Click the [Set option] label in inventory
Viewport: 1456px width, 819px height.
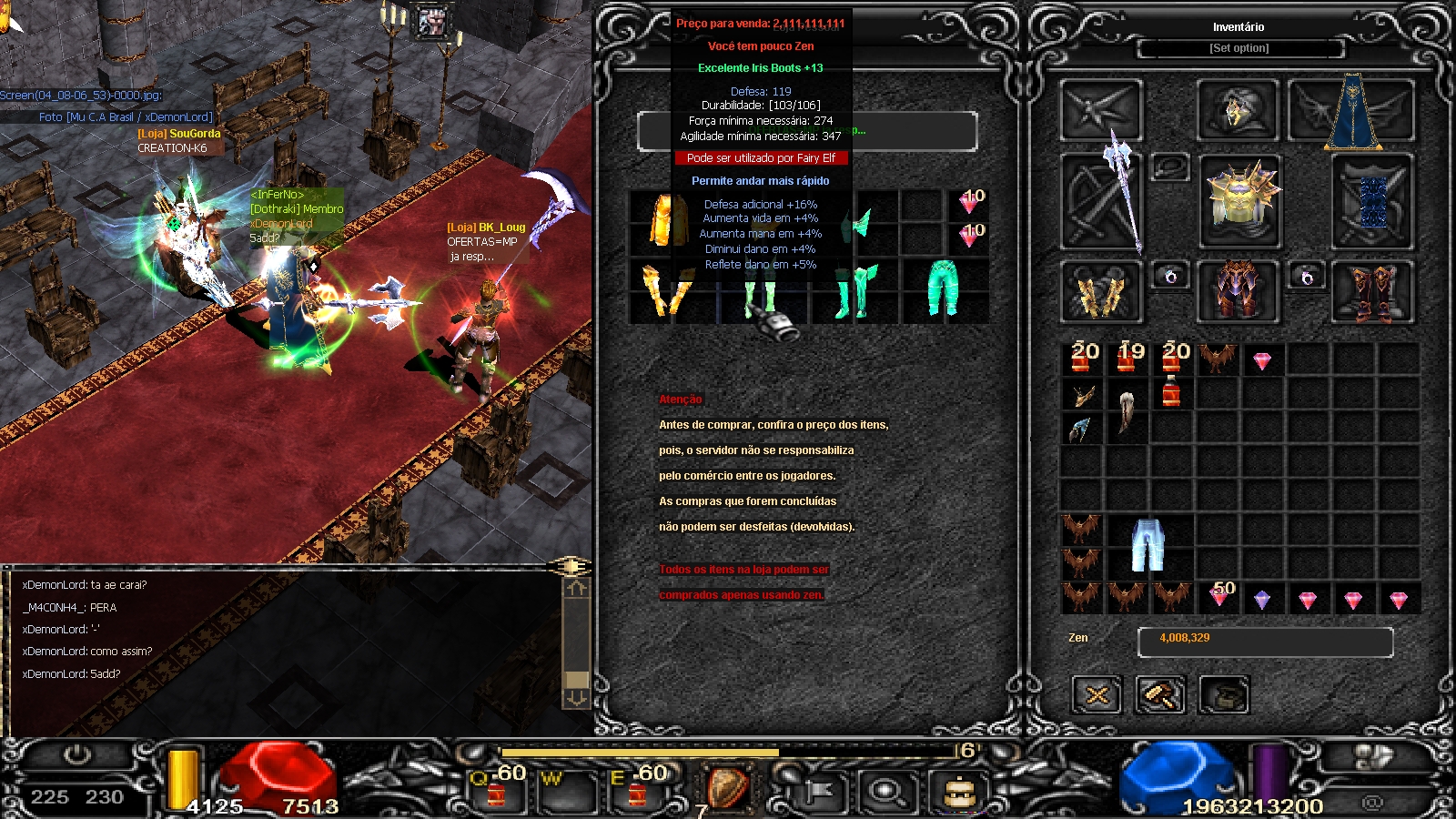tap(1239, 48)
